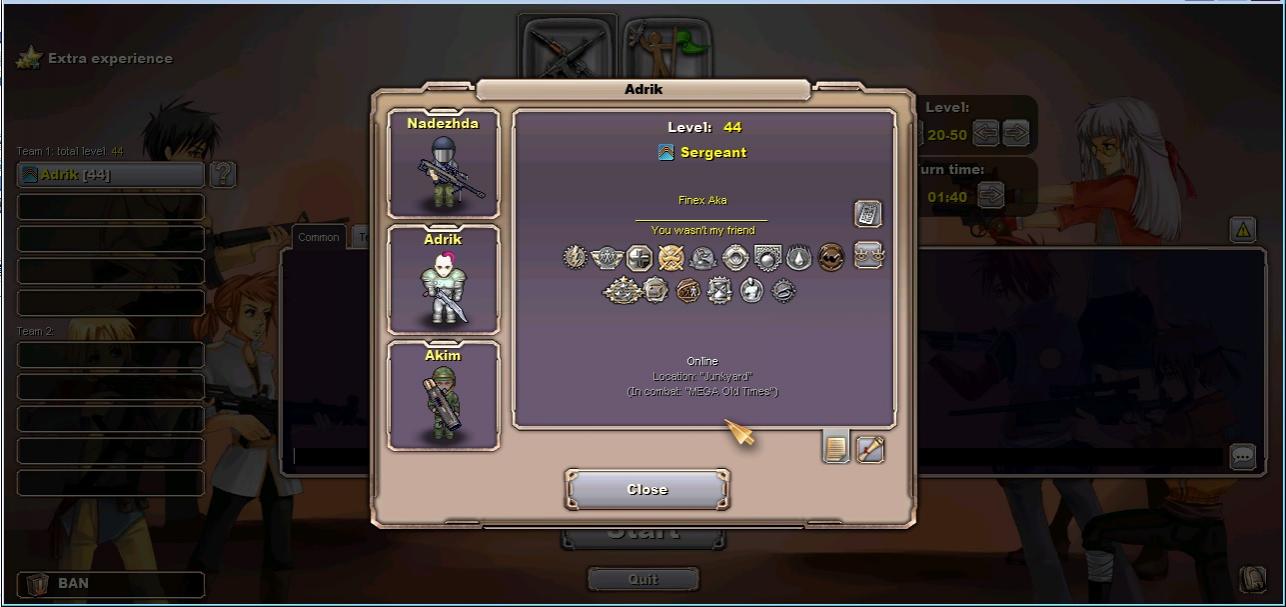Close the Adrik profile dialog
1286x607 pixels.
[x=647, y=489]
